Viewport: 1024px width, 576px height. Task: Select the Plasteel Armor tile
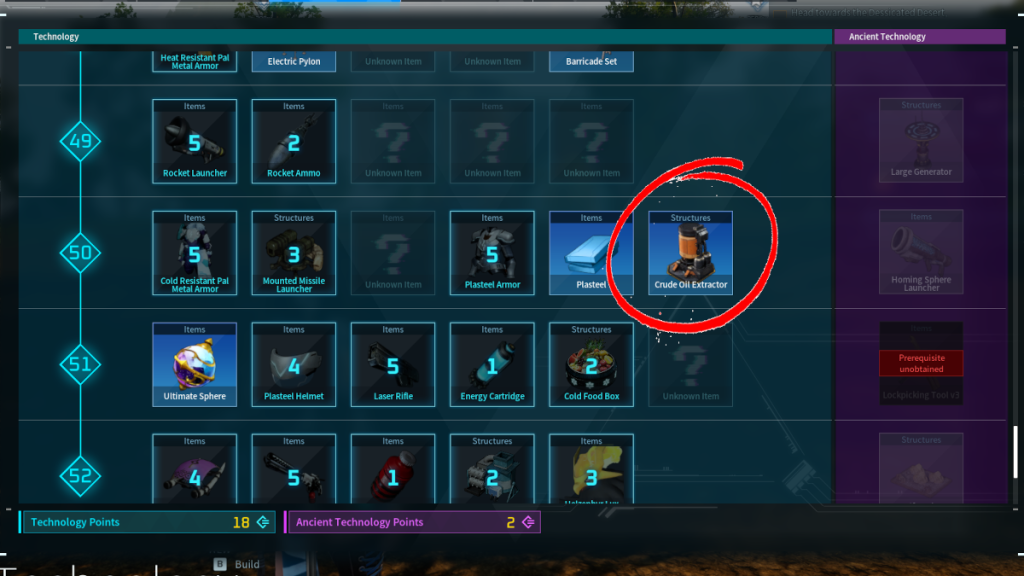[492, 252]
